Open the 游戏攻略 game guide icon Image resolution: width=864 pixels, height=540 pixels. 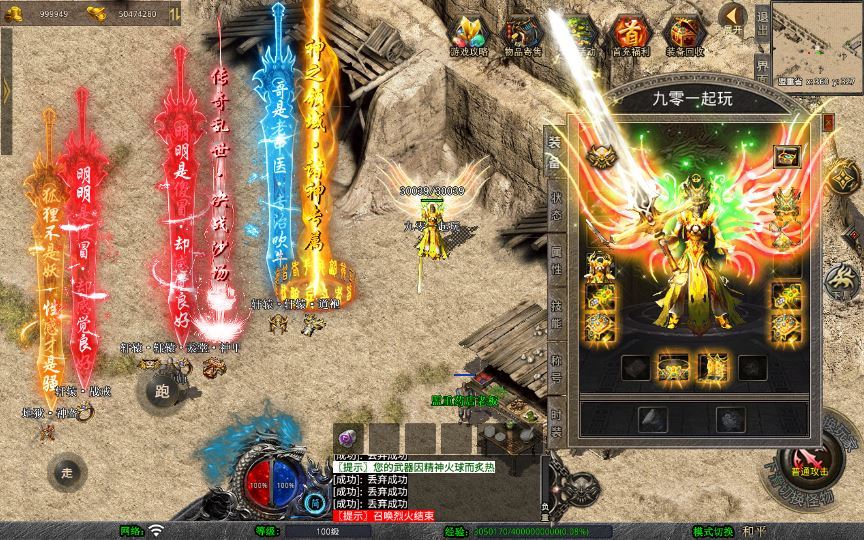[x=467, y=35]
